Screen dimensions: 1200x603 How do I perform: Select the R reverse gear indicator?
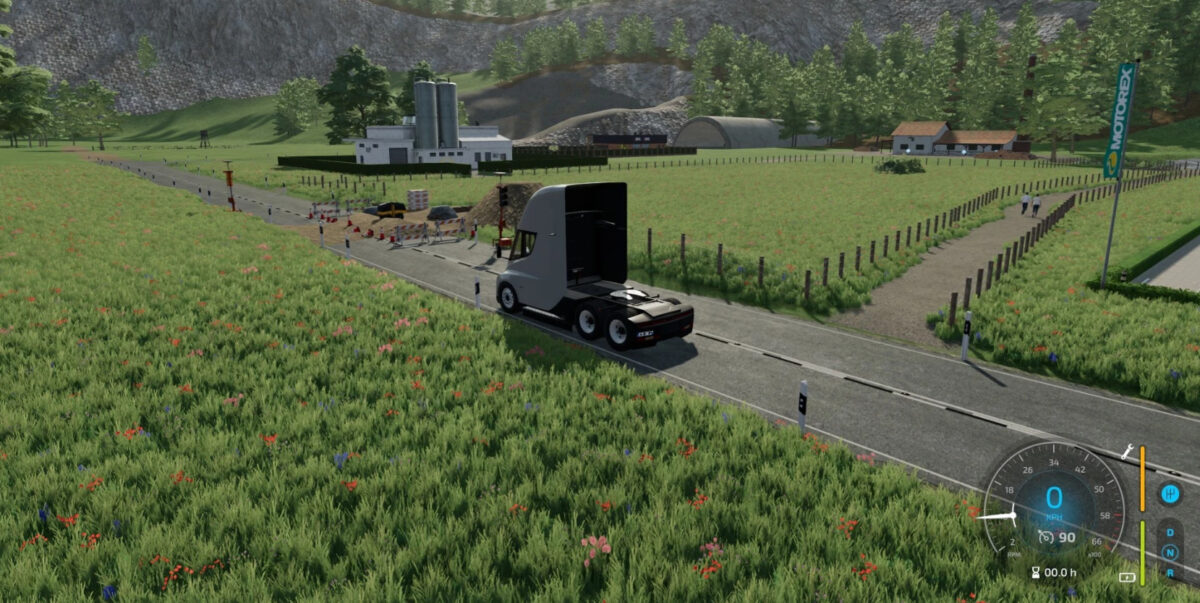(x=1169, y=572)
